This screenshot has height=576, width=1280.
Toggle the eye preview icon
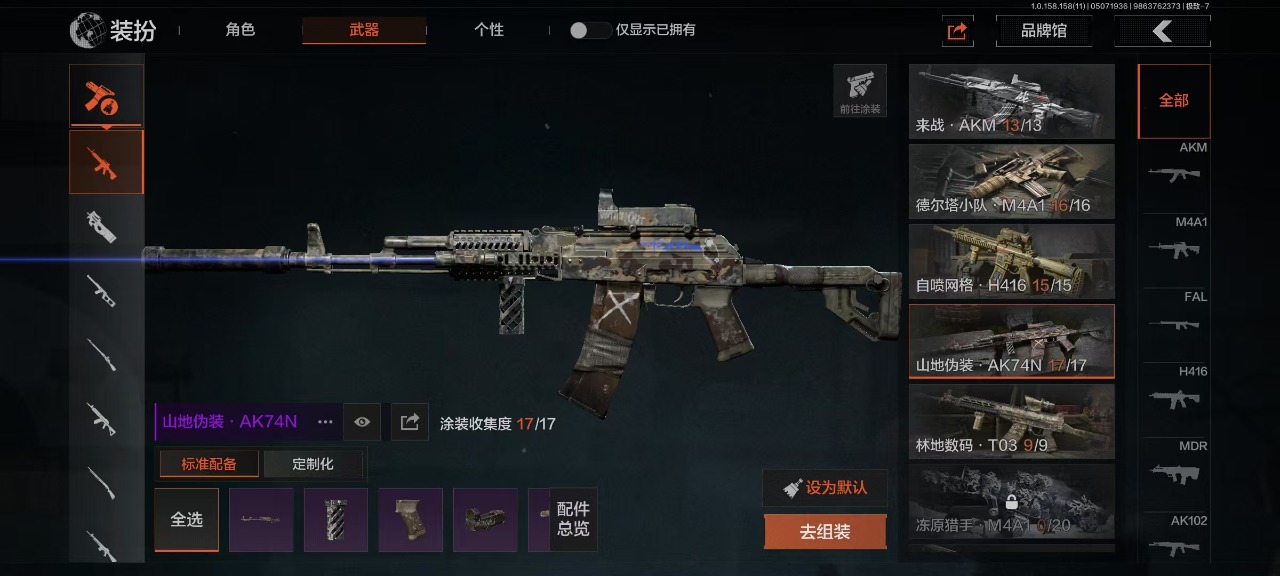362,422
